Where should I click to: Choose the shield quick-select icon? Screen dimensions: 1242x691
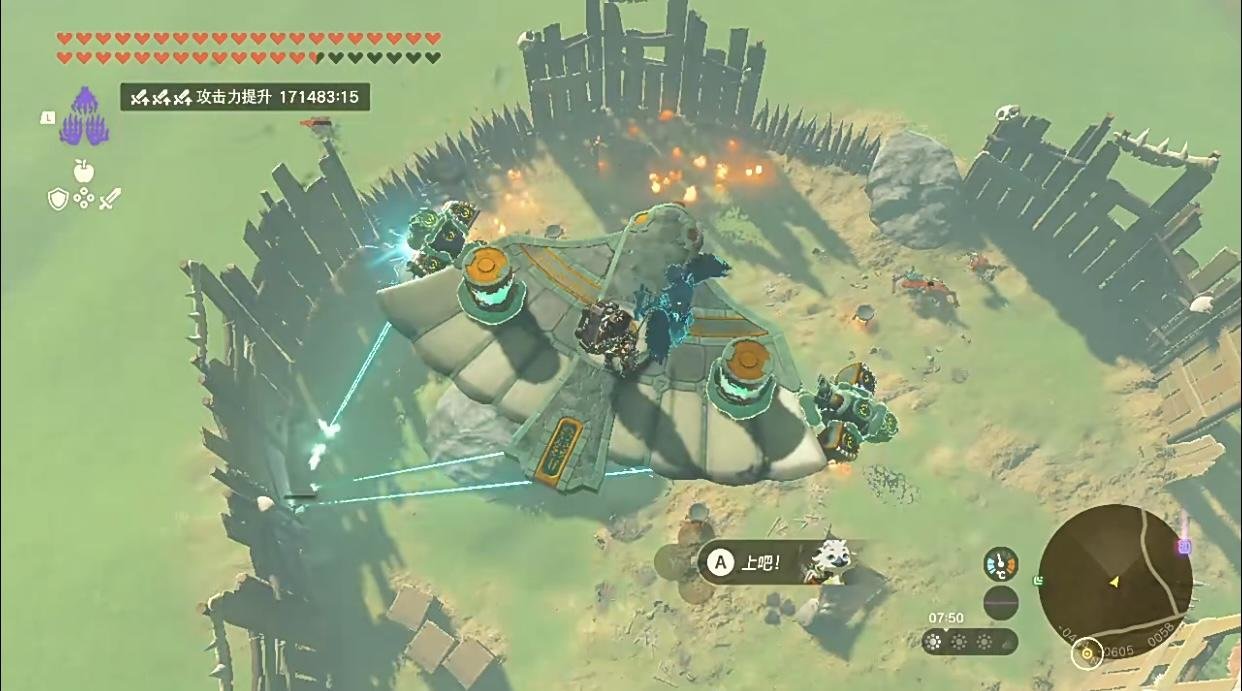tap(58, 198)
